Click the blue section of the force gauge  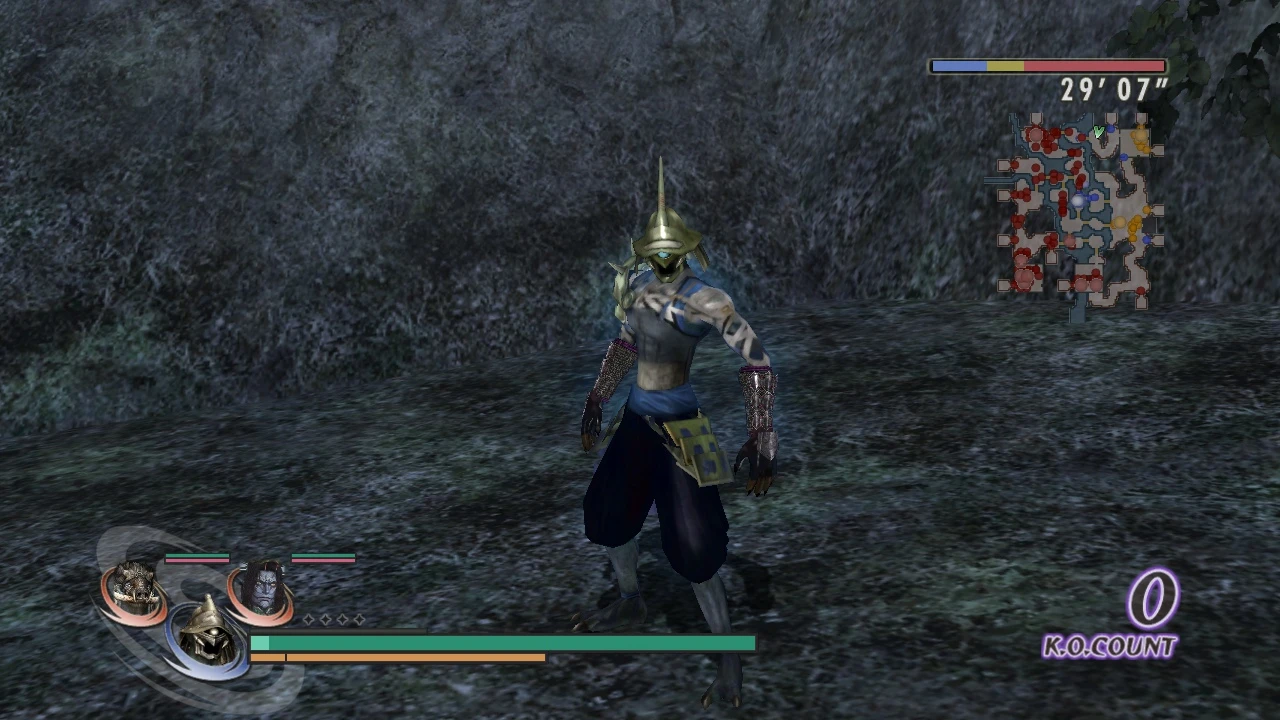(960, 66)
